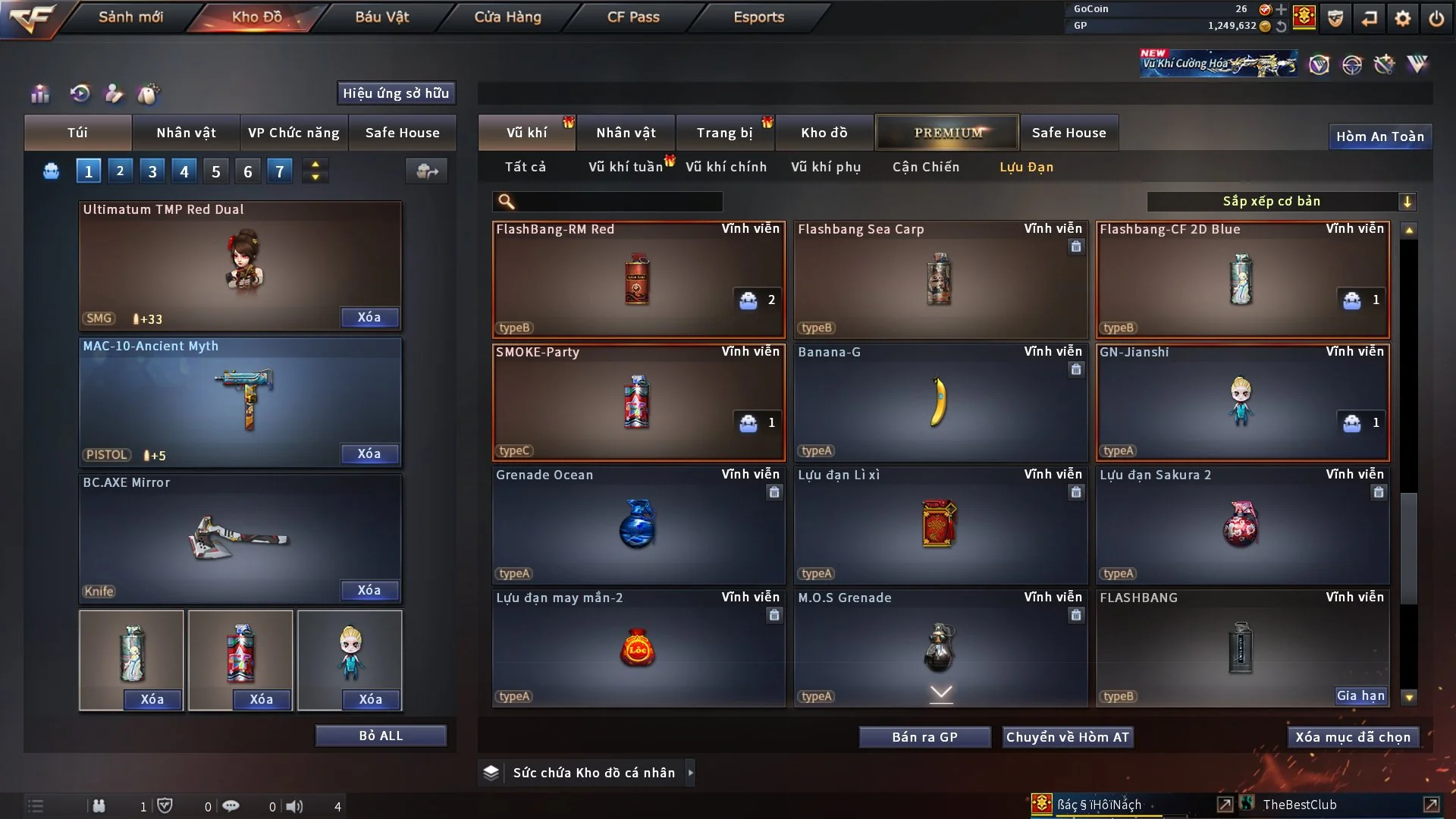
Task: Open the game settings gear icon
Action: click(1403, 19)
